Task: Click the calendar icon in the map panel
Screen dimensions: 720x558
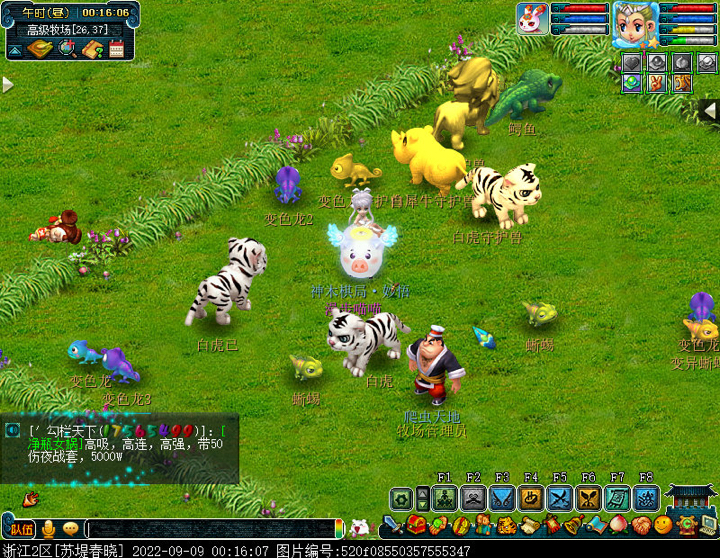Action: click(116, 49)
